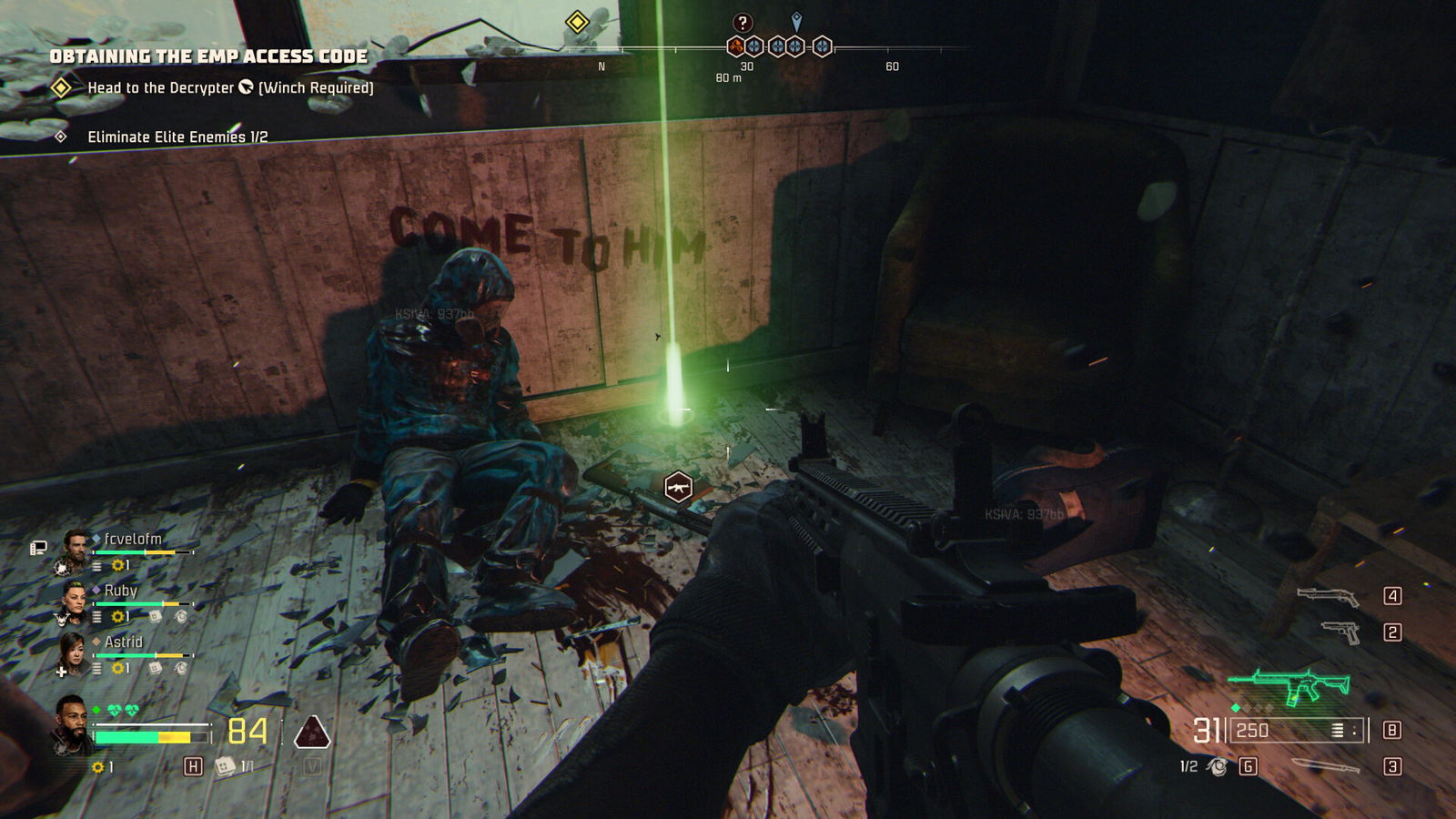Select the grenade icon
Viewport: 1456px width, 819px height.
tap(1218, 767)
